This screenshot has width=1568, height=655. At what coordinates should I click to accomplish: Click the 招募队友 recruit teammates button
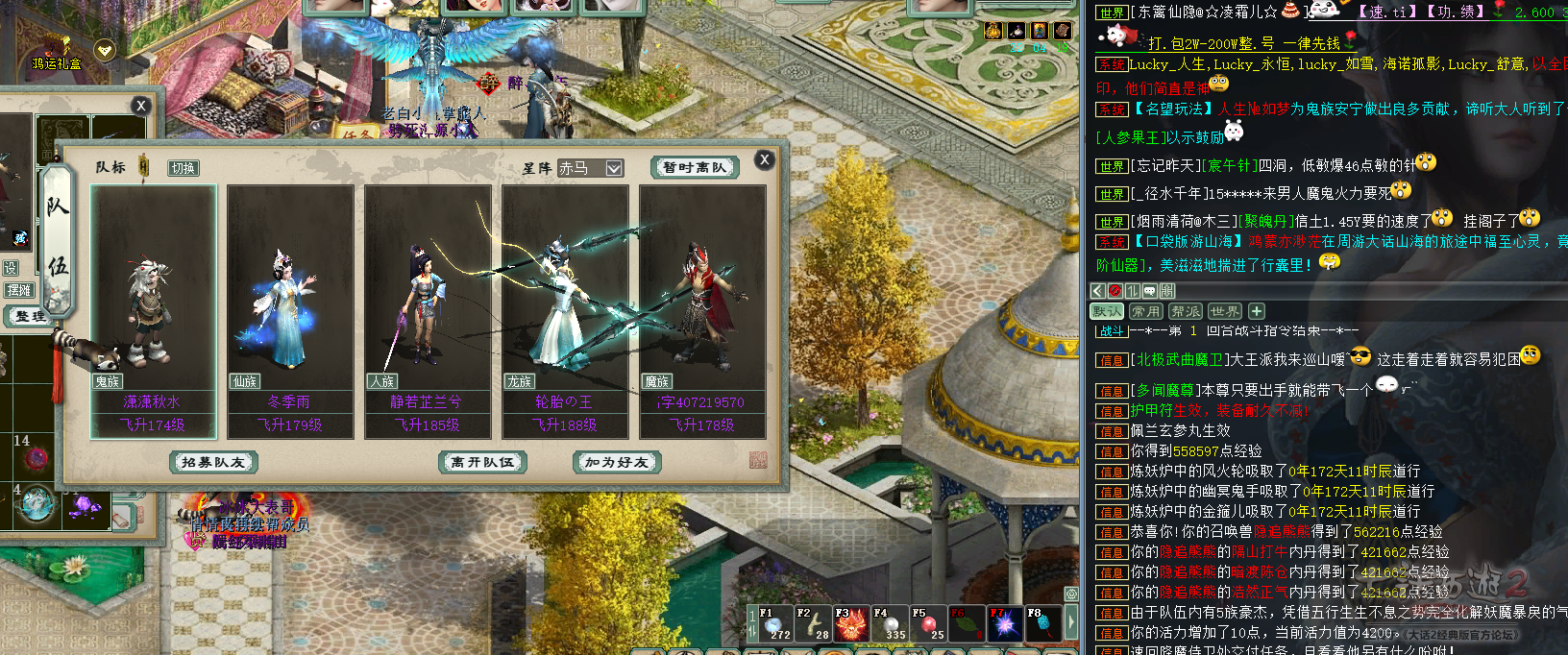(212, 462)
